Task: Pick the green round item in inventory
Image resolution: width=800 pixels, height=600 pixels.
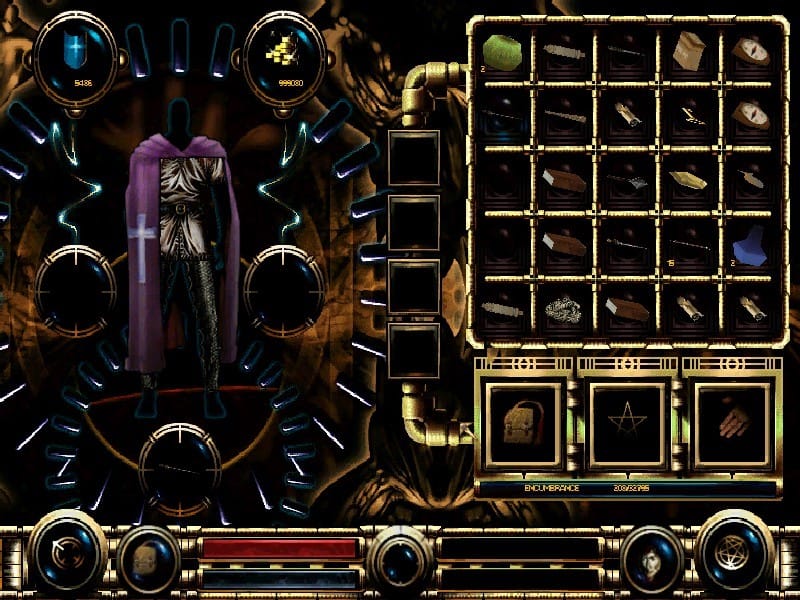Action: click(501, 48)
